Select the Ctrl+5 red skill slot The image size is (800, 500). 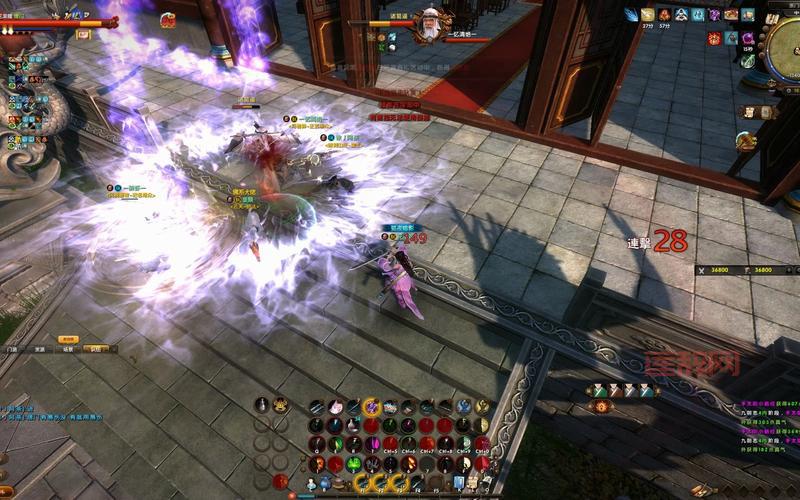389,444
